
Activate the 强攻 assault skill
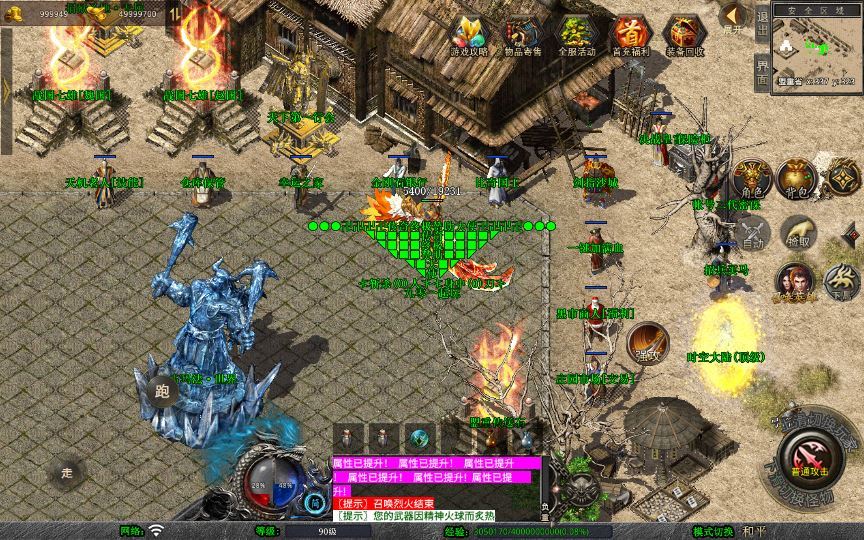(x=648, y=342)
